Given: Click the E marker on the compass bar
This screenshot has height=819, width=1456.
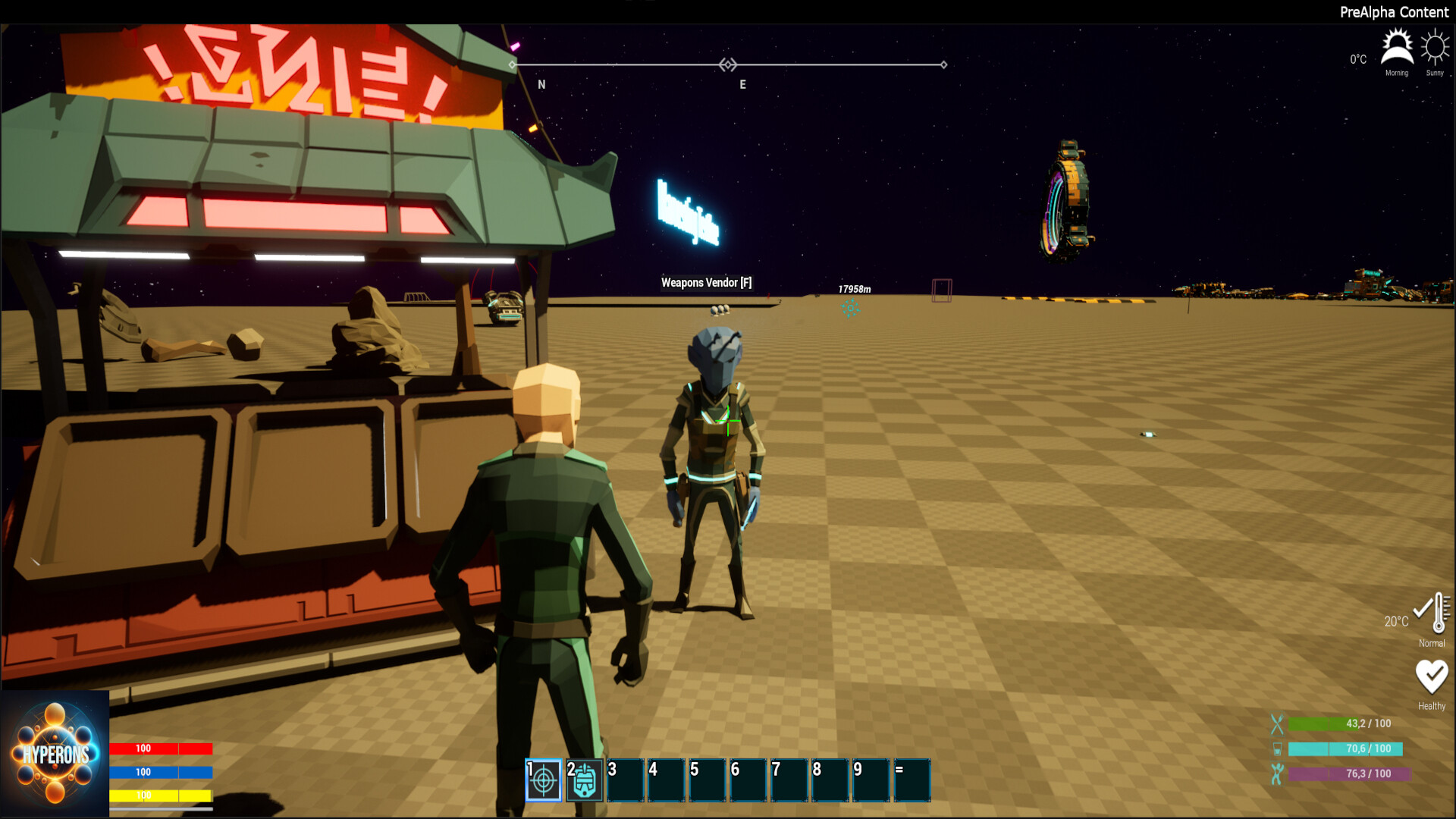Looking at the screenshot, I should tap(742, 84).
